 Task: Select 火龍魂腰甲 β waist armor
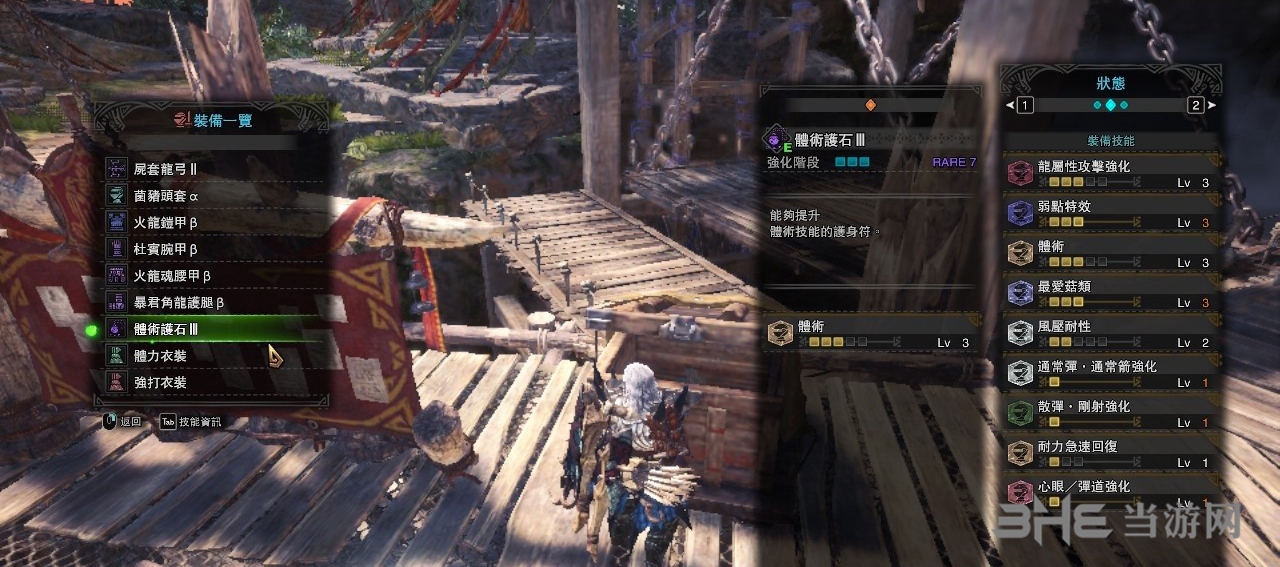[x=215, y=275]
